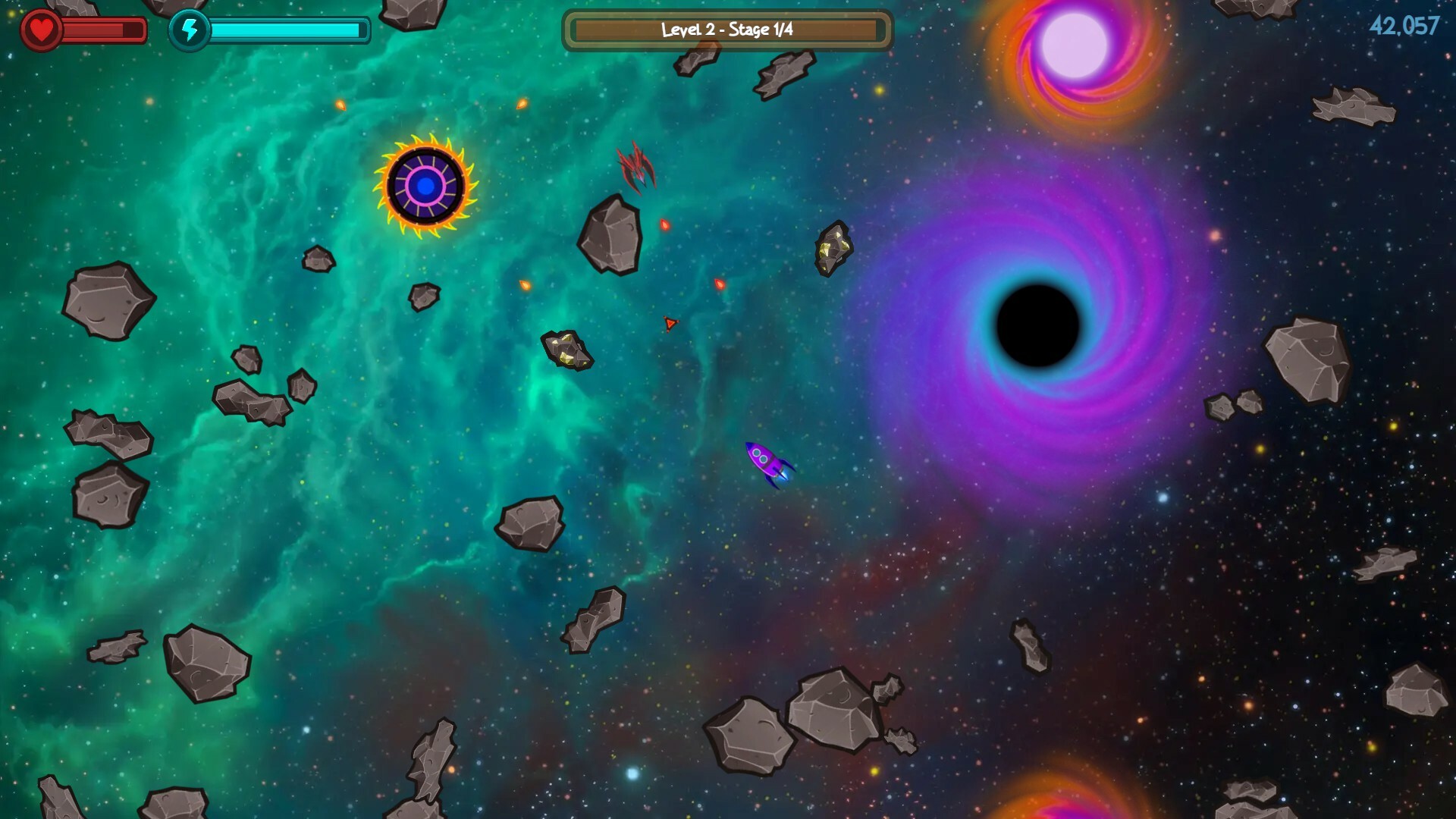Click the cyan lightning energy icon
1456x819 pixels.
[x=191, y=30]
